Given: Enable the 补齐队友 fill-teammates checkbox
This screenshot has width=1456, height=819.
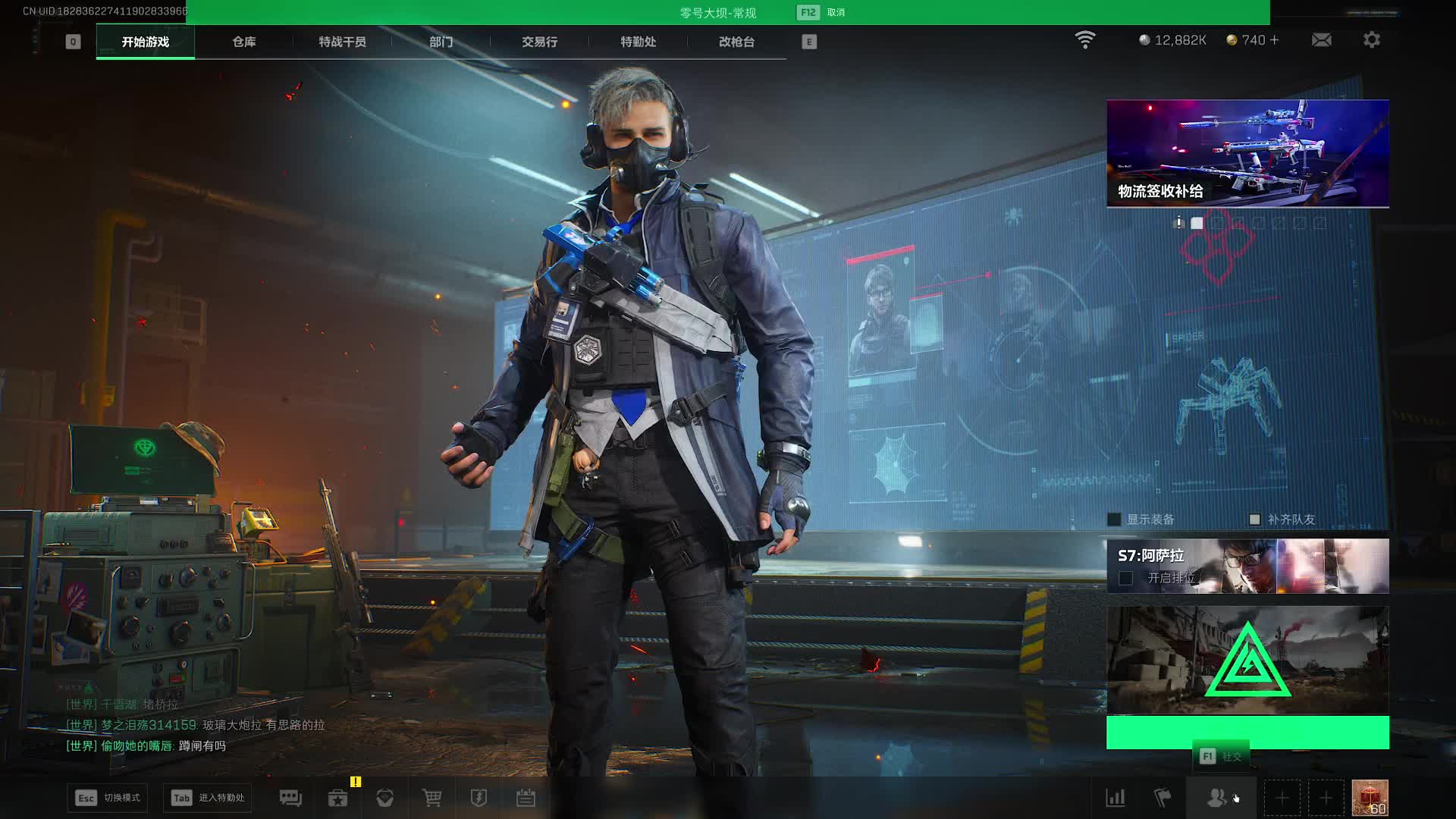Looking at the screenshot, I should [1254, 519].
